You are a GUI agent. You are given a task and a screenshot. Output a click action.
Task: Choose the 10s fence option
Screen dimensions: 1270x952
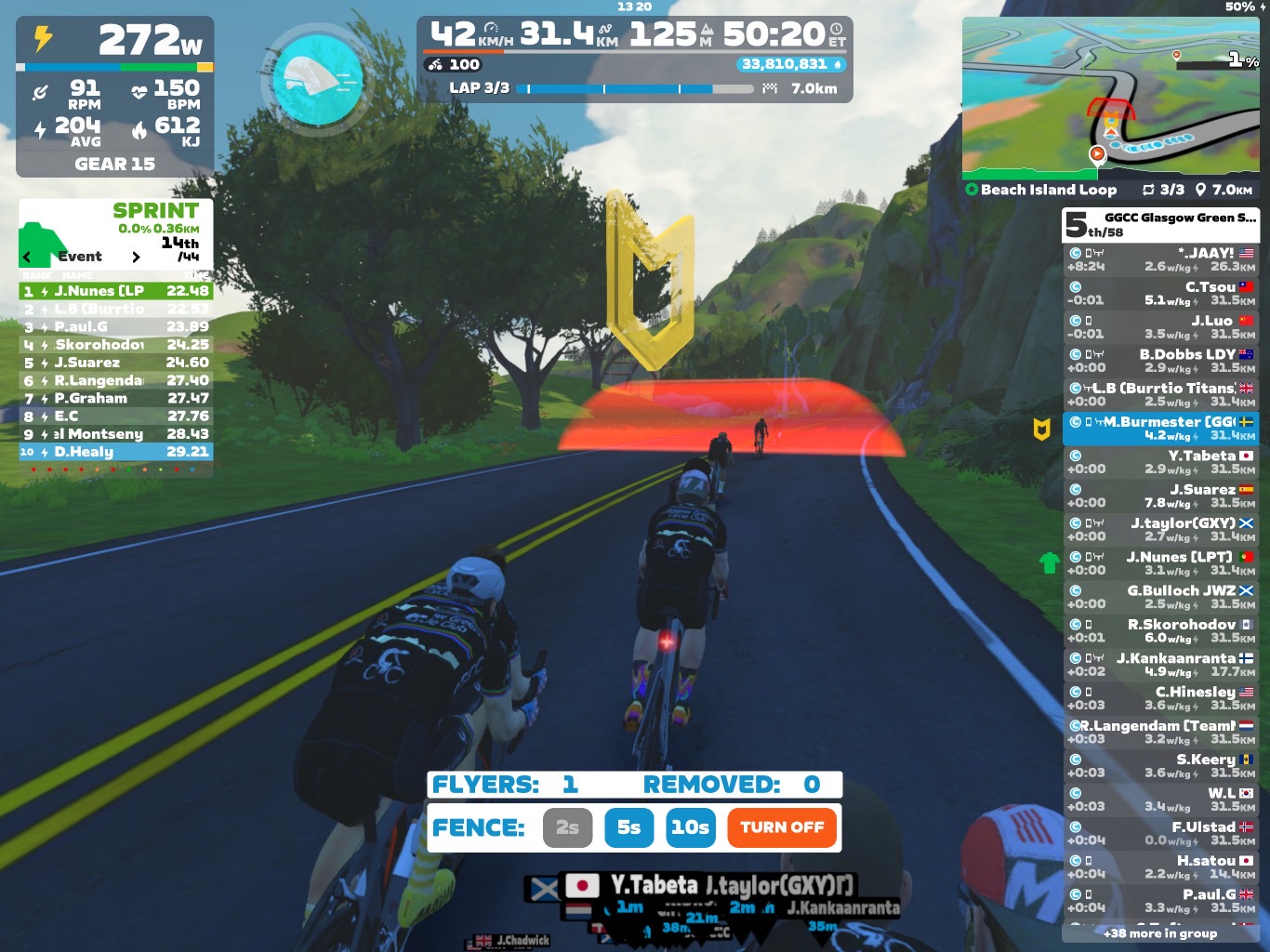(690, 827)
